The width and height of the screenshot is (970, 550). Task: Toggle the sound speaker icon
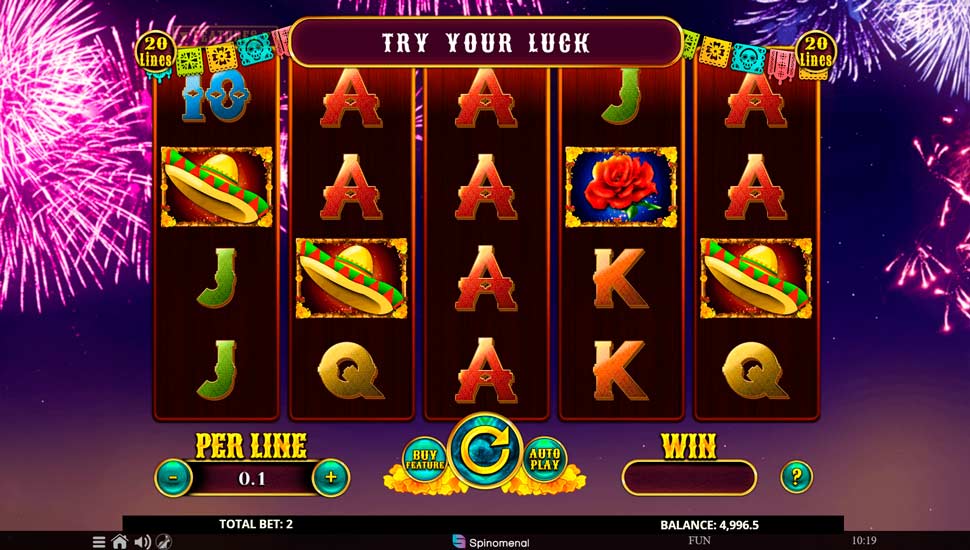(142, 542)
